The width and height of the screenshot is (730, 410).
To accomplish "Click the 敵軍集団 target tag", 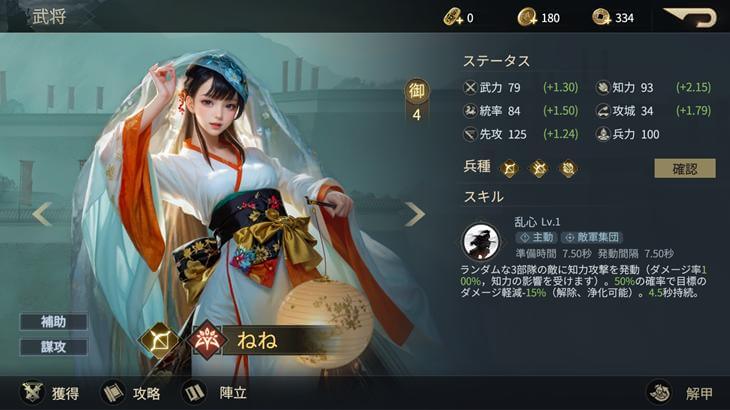I will (x=592, y=237).
